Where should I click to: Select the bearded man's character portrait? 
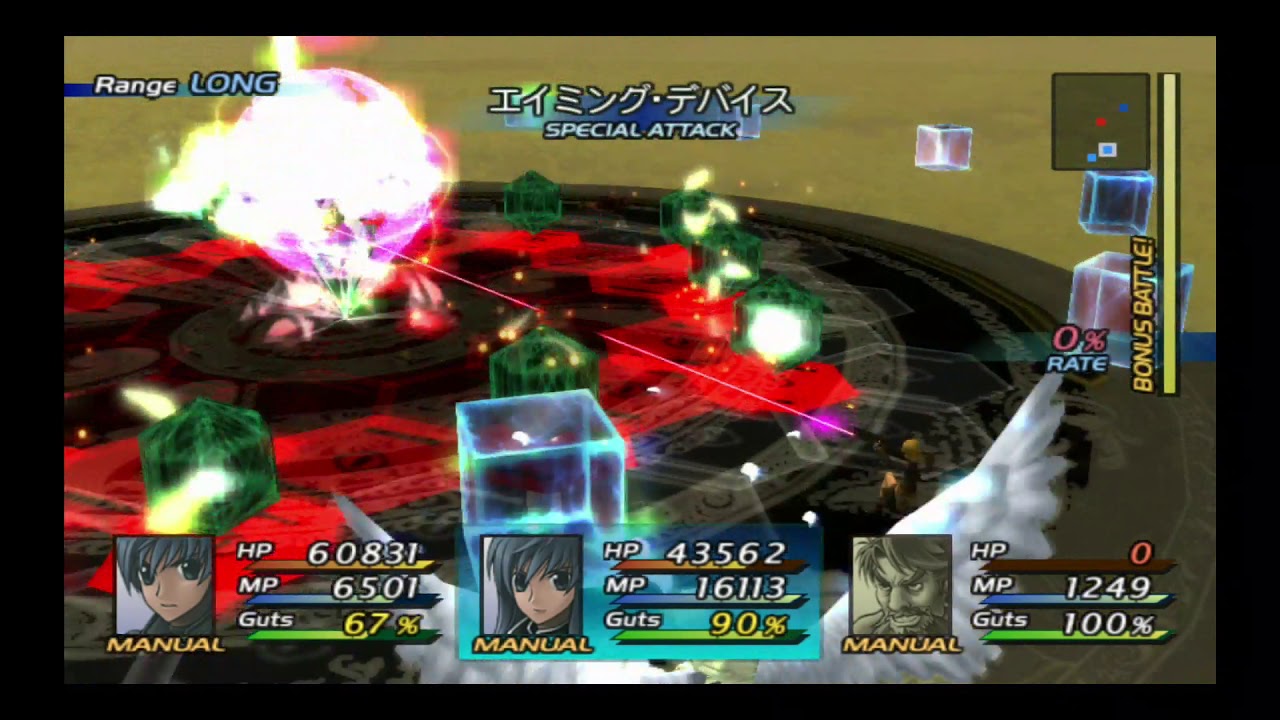(901, 585)
